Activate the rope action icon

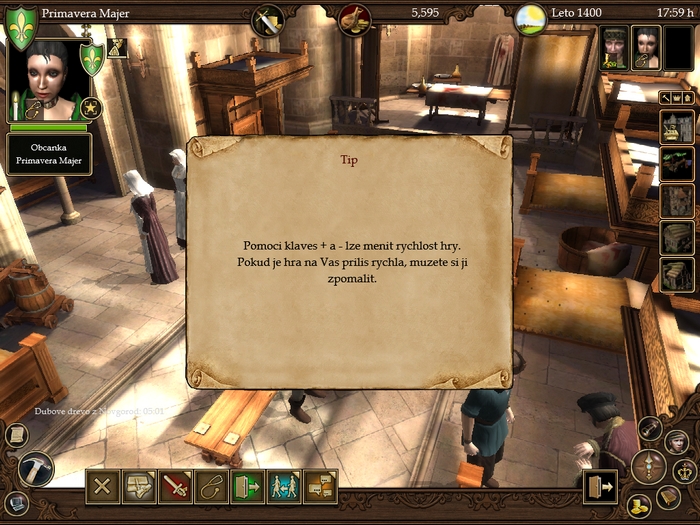click(210, 487)
